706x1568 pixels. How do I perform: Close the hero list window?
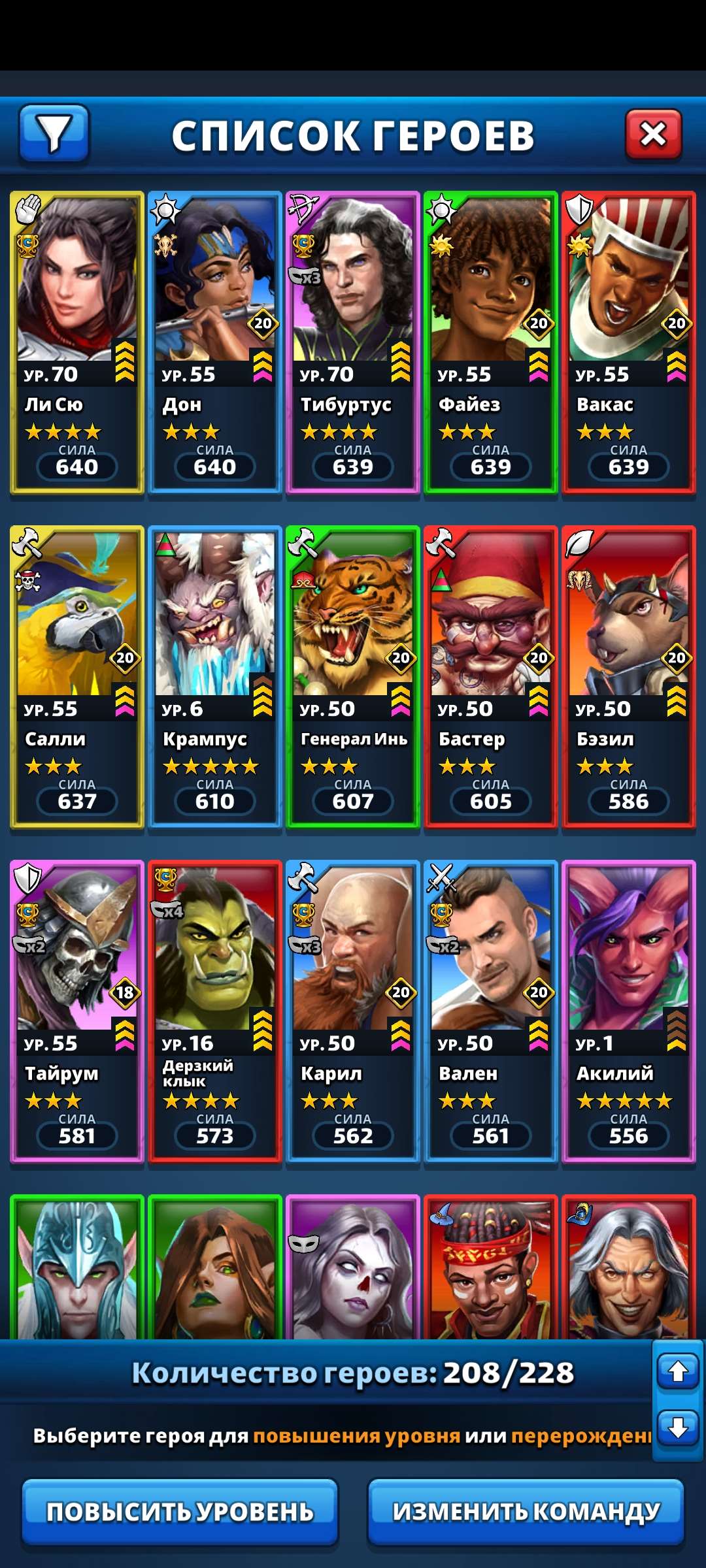[653, 135]
